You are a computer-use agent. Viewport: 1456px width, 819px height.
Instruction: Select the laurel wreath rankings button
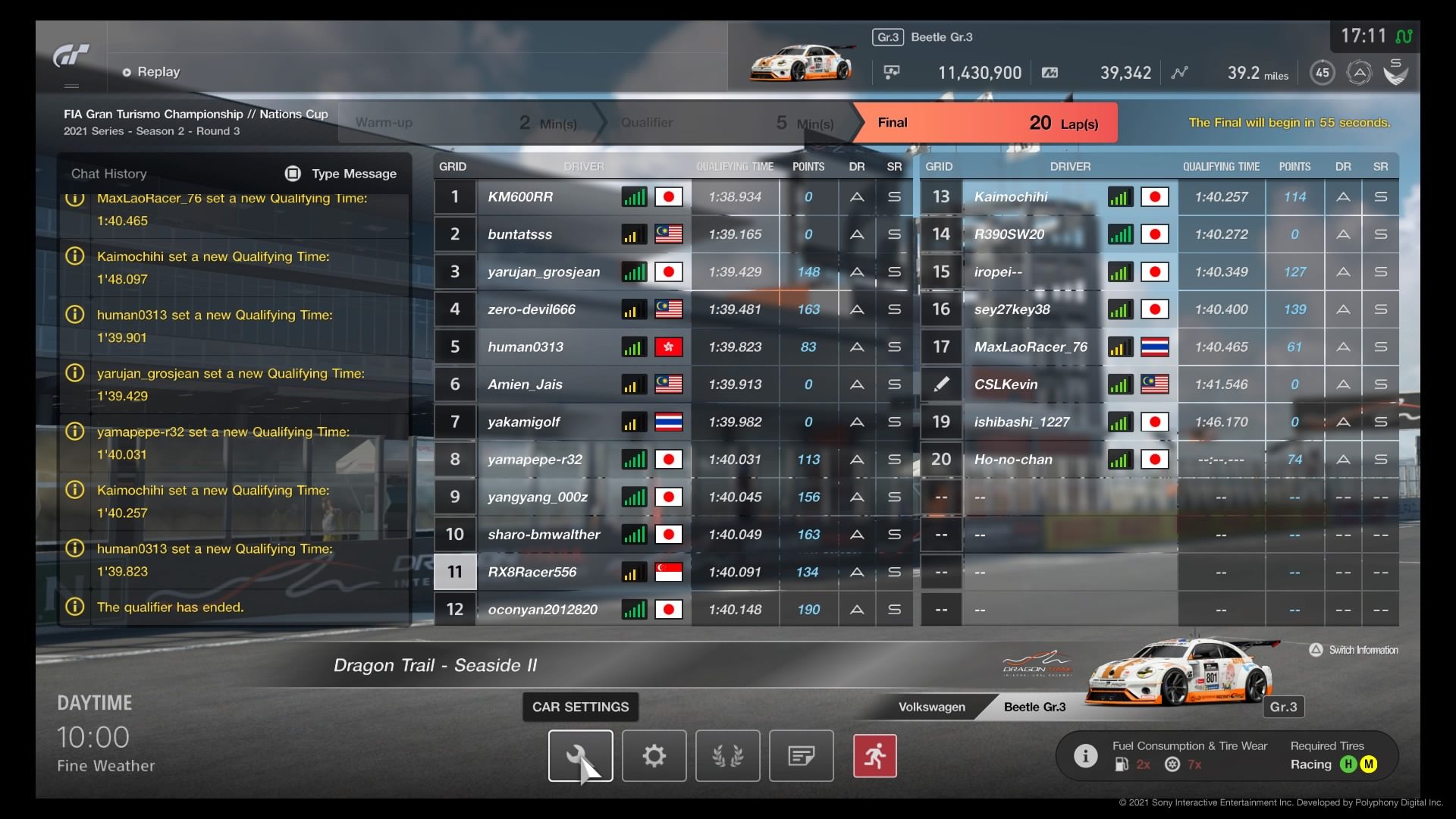727,755
